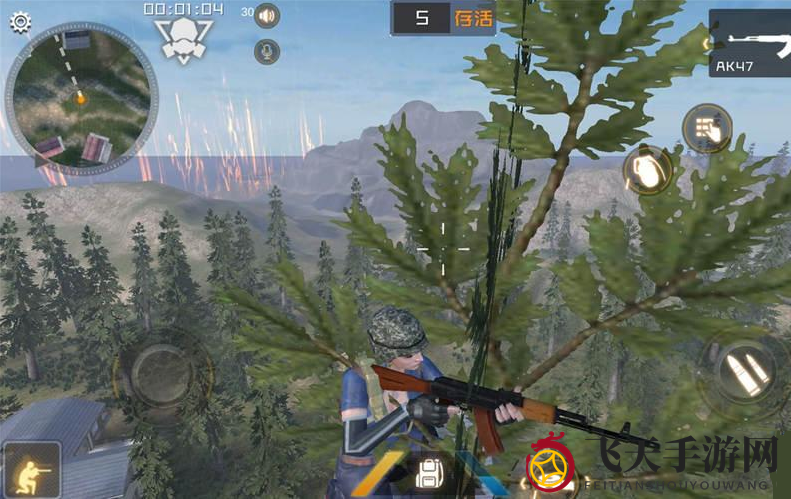Select the AK47 weapon slot
Viewport: 791px width, 499px height.
(x=750, y=43)
